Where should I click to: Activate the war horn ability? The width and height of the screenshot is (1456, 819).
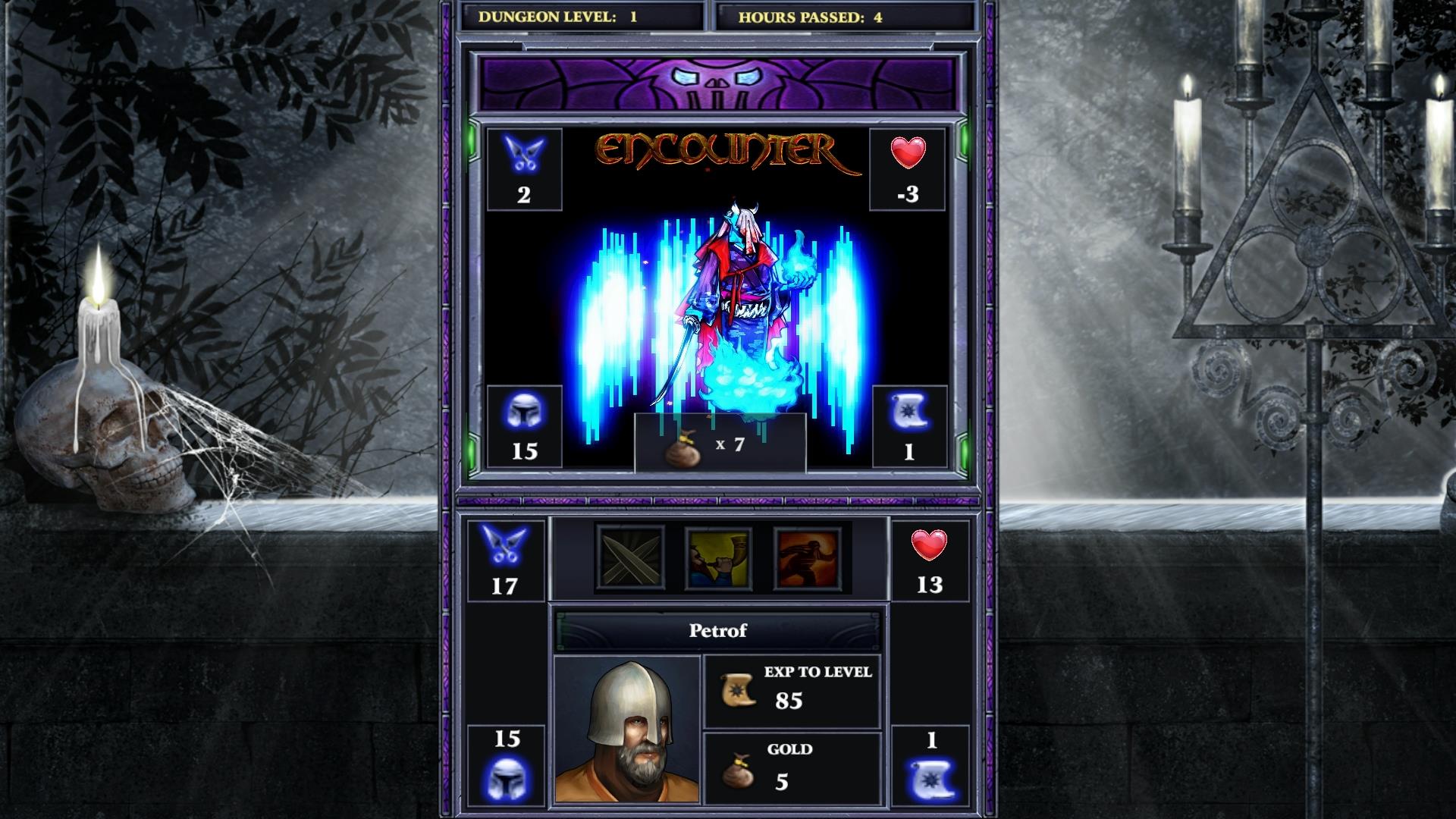click(714, 559)
